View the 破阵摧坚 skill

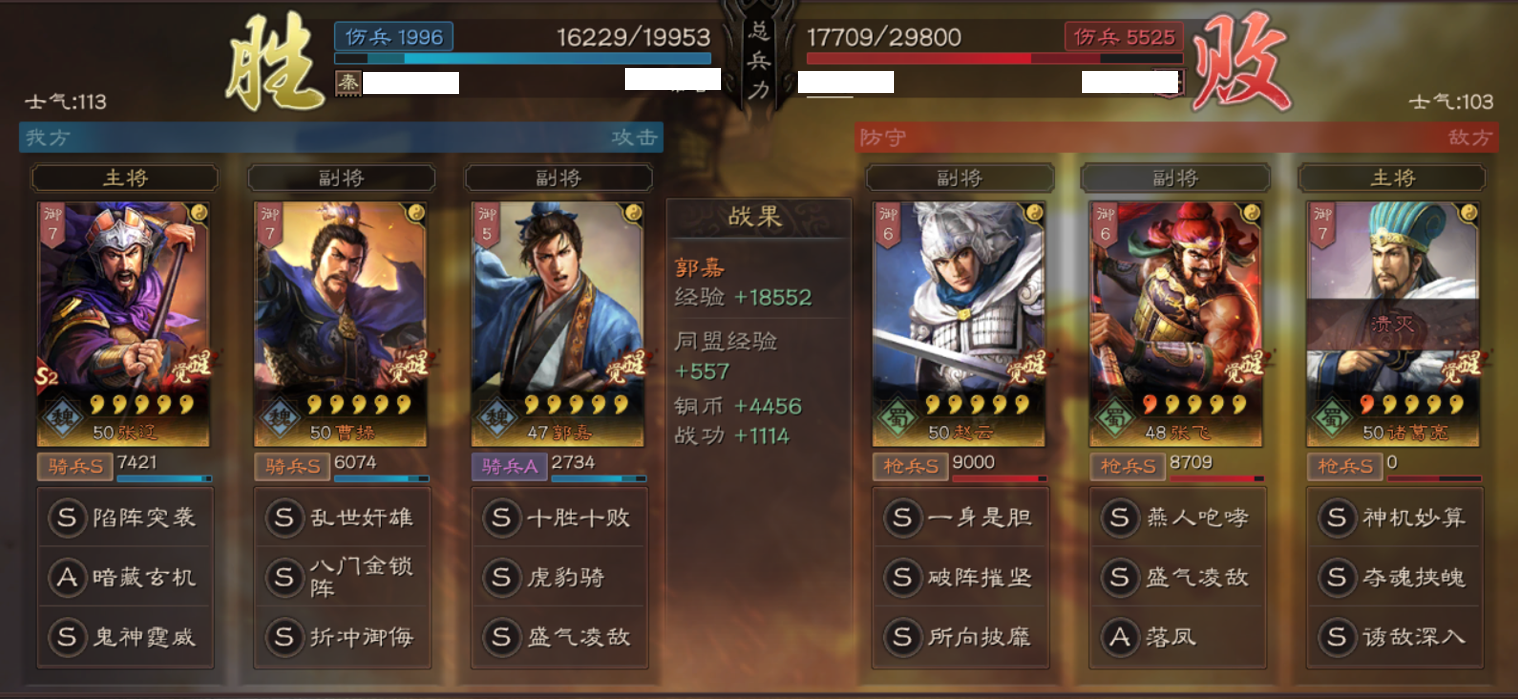pyautogui.click(x=961, y=577)
